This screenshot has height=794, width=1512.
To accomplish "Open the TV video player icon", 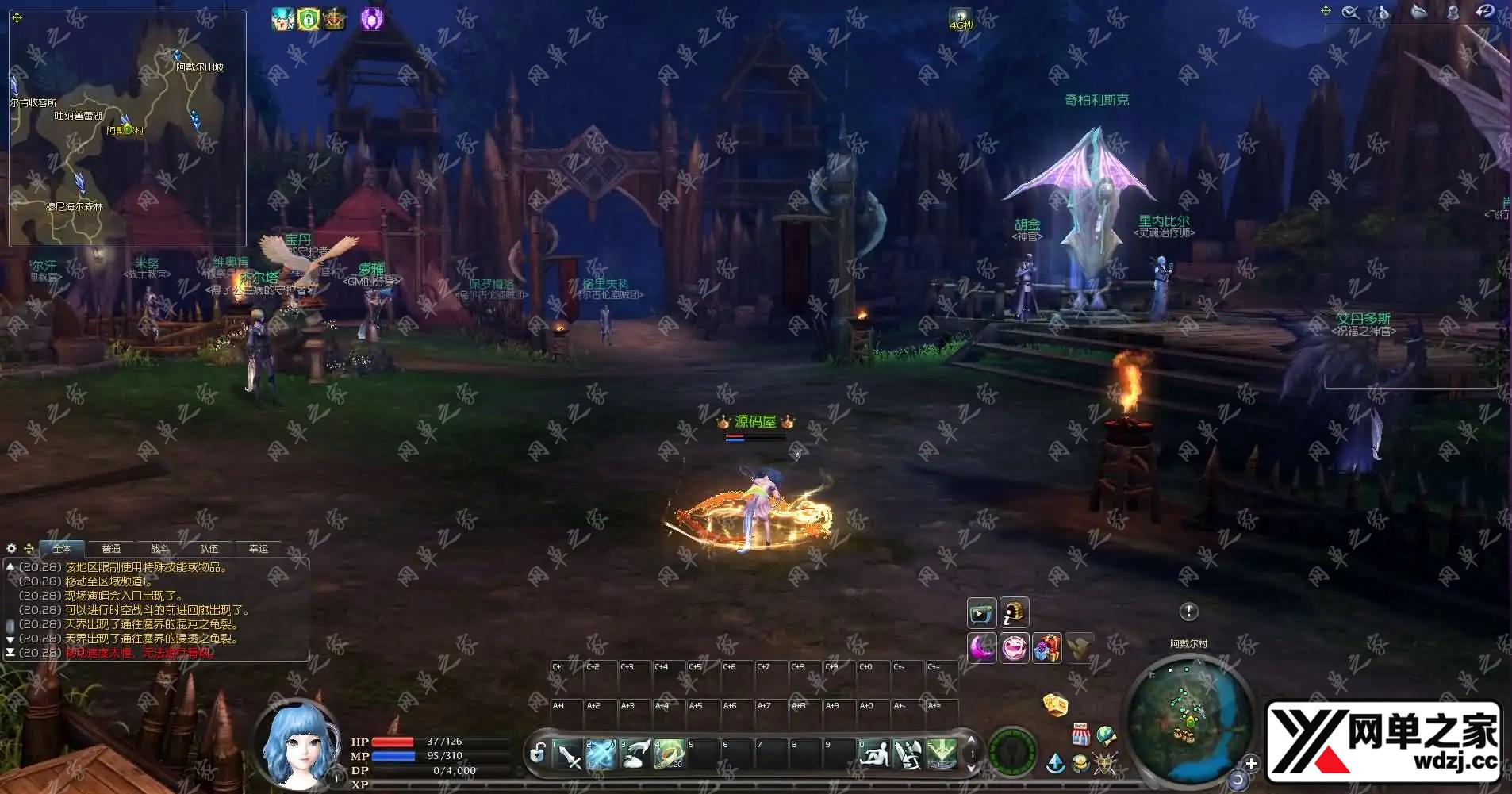I will pos(981,613).
